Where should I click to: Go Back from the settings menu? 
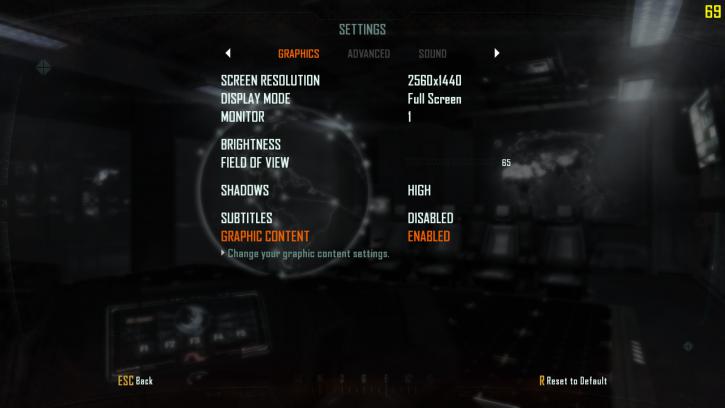point(135,381)
